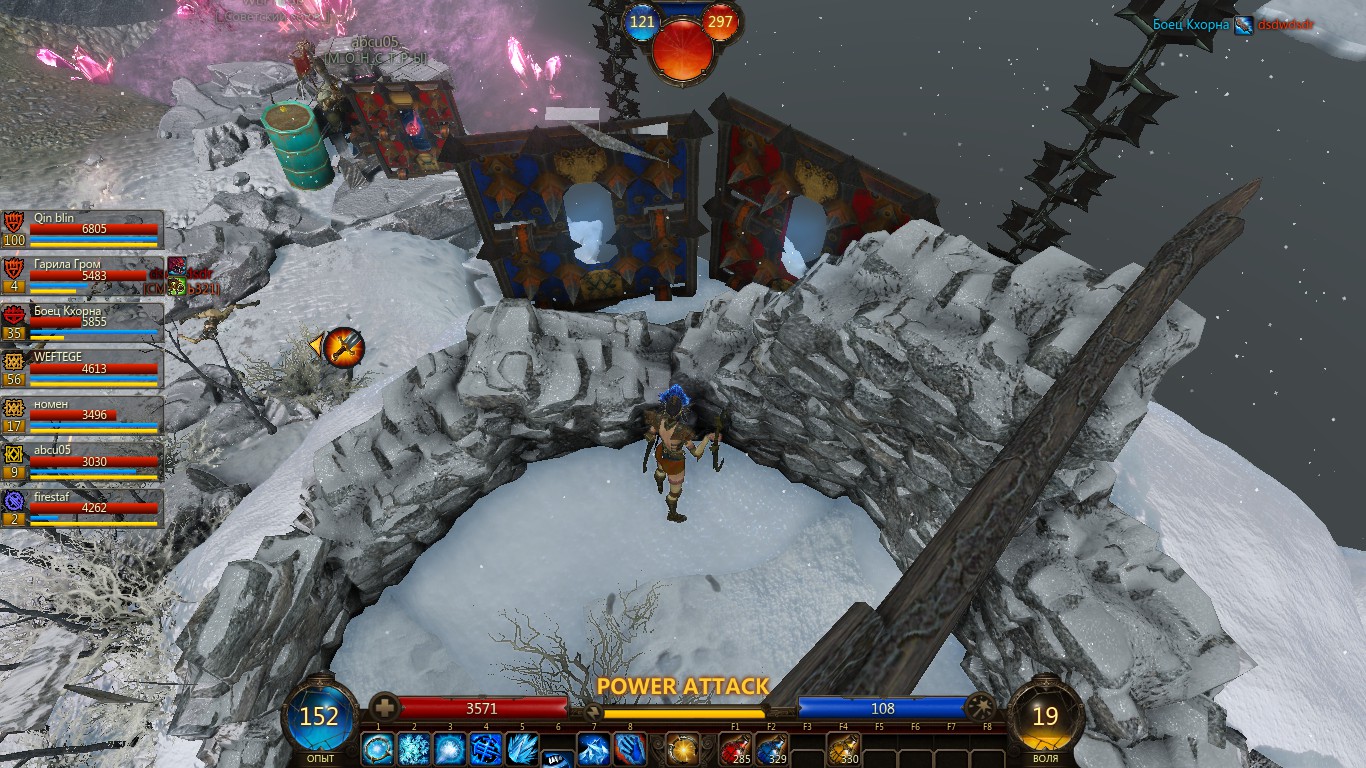Cast the ice shards ability in slot 5
1366x768 pixels.
(522, 748)
